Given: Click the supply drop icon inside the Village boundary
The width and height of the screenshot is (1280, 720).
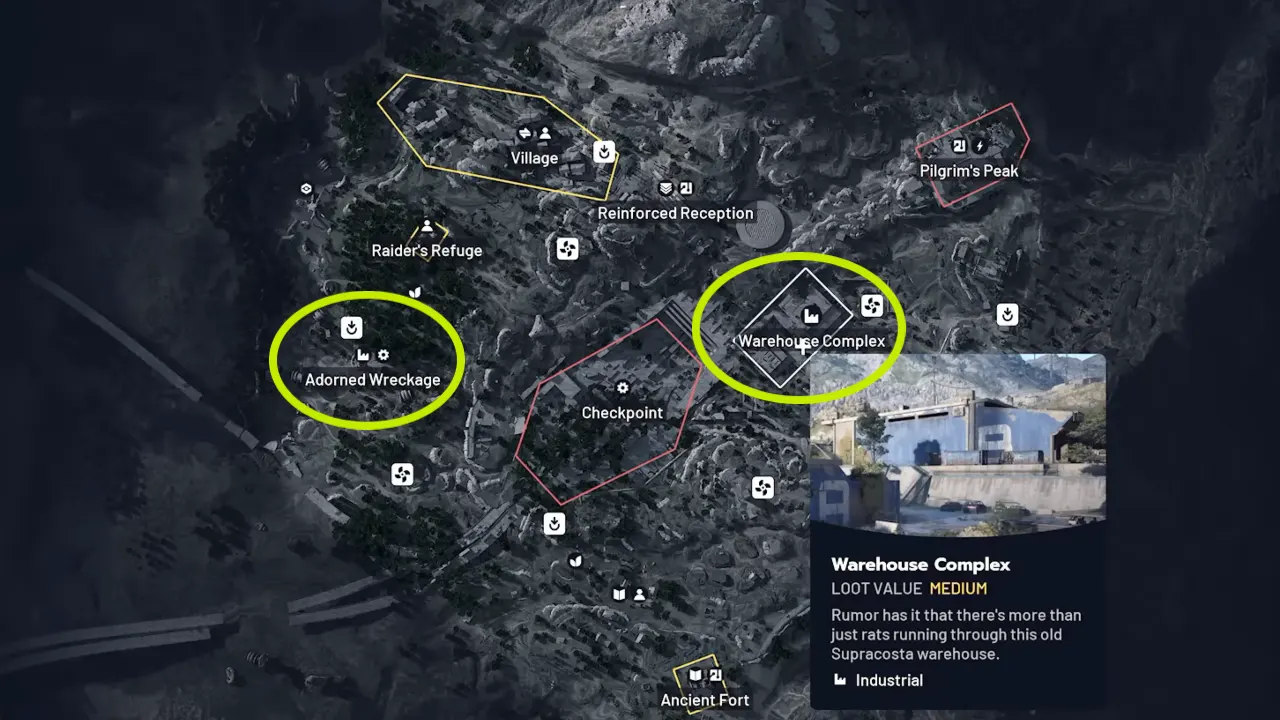Looking at the screenshot, I should coord(604,152).
